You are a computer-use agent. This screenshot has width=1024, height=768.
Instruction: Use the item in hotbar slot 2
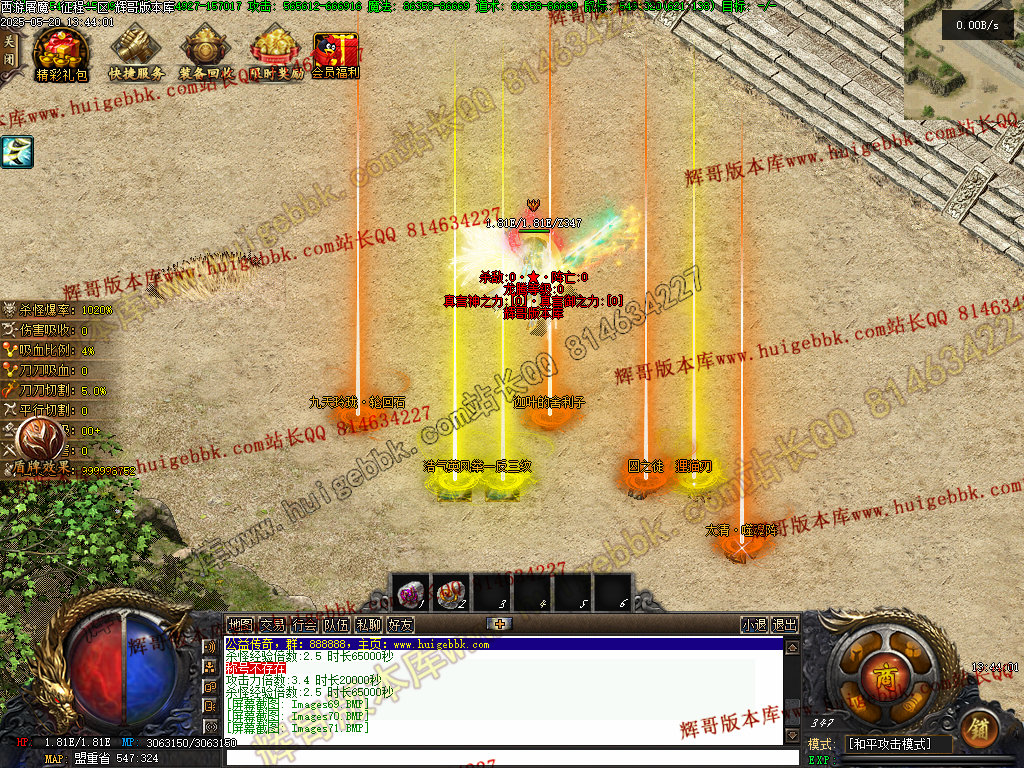[451, 592]
